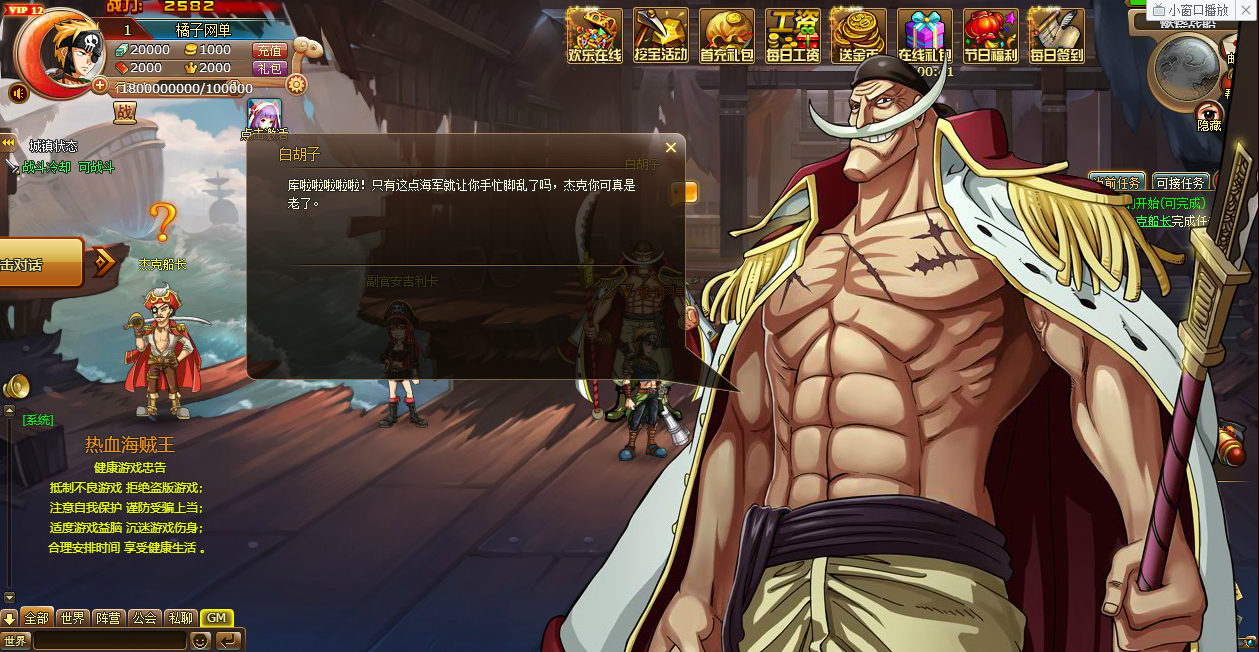Image resolution: width=1259 pixels, height=652 pixels.
Task: Close the 小窗口播放 overlay bar
Action: point(1244,10)
